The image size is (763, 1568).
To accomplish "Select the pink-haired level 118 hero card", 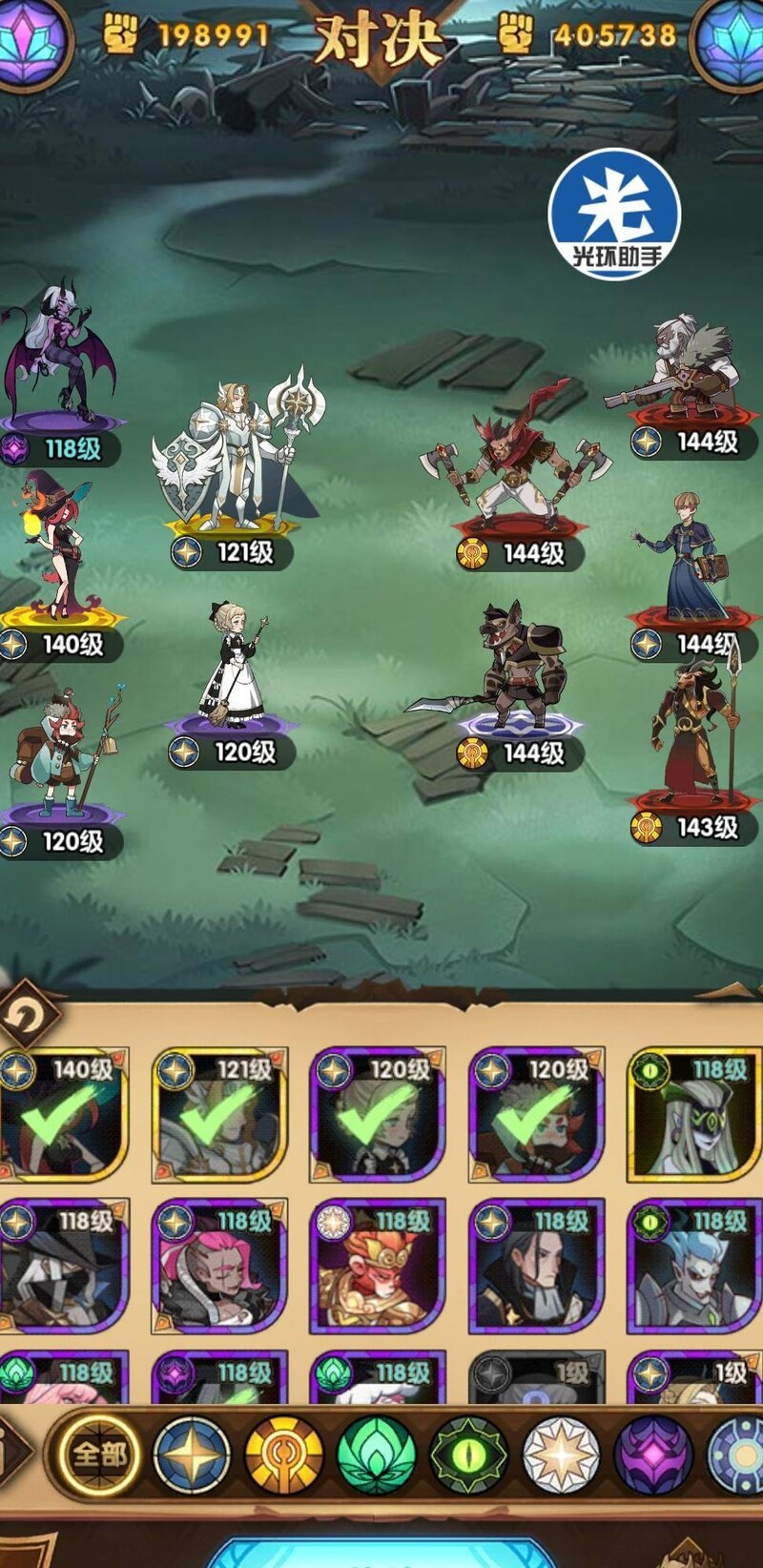I will click(219, 1267).
